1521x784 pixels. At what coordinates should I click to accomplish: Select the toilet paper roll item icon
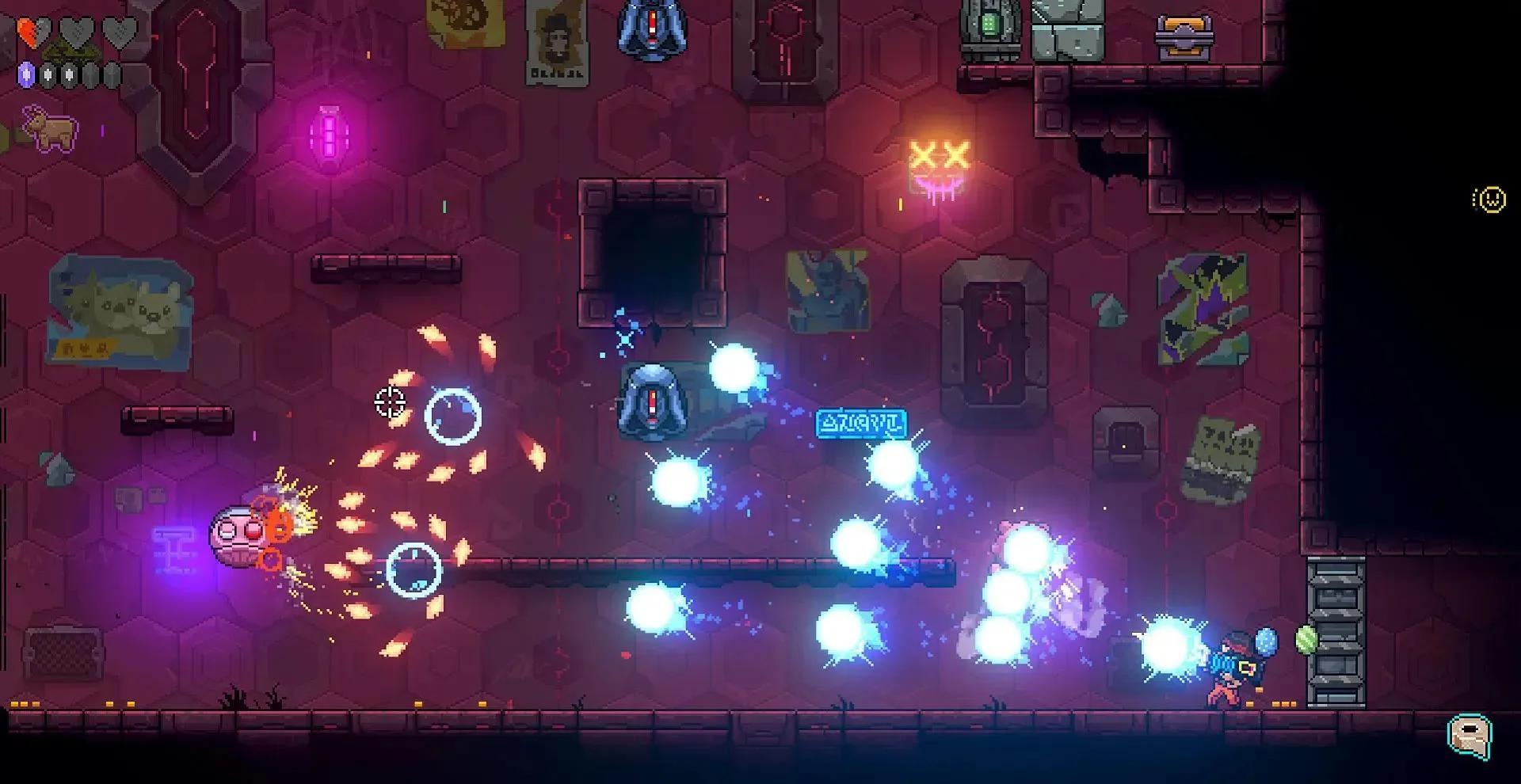tap(1470, 736)
